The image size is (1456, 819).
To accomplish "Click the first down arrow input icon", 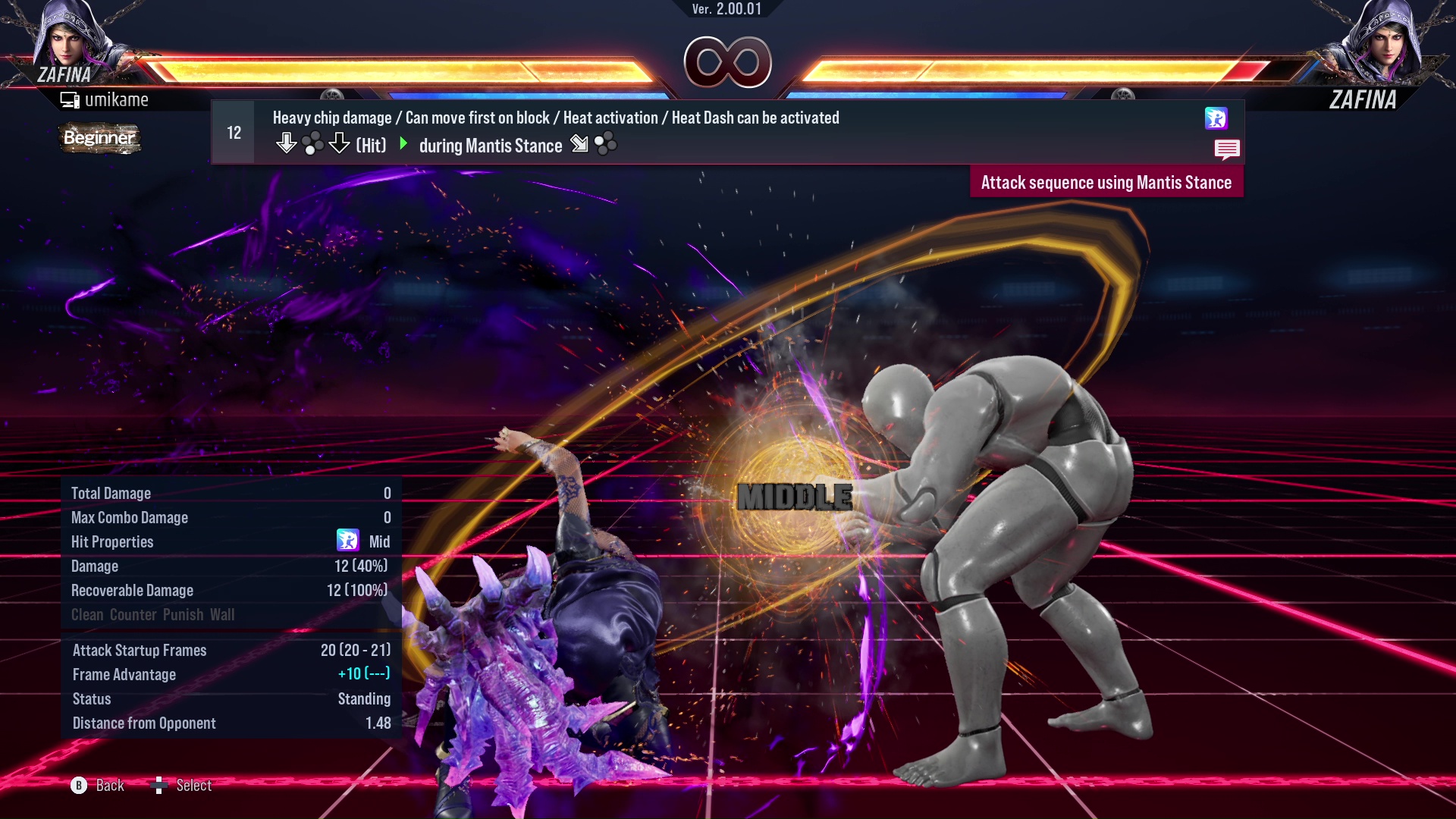I will [287, 143].
